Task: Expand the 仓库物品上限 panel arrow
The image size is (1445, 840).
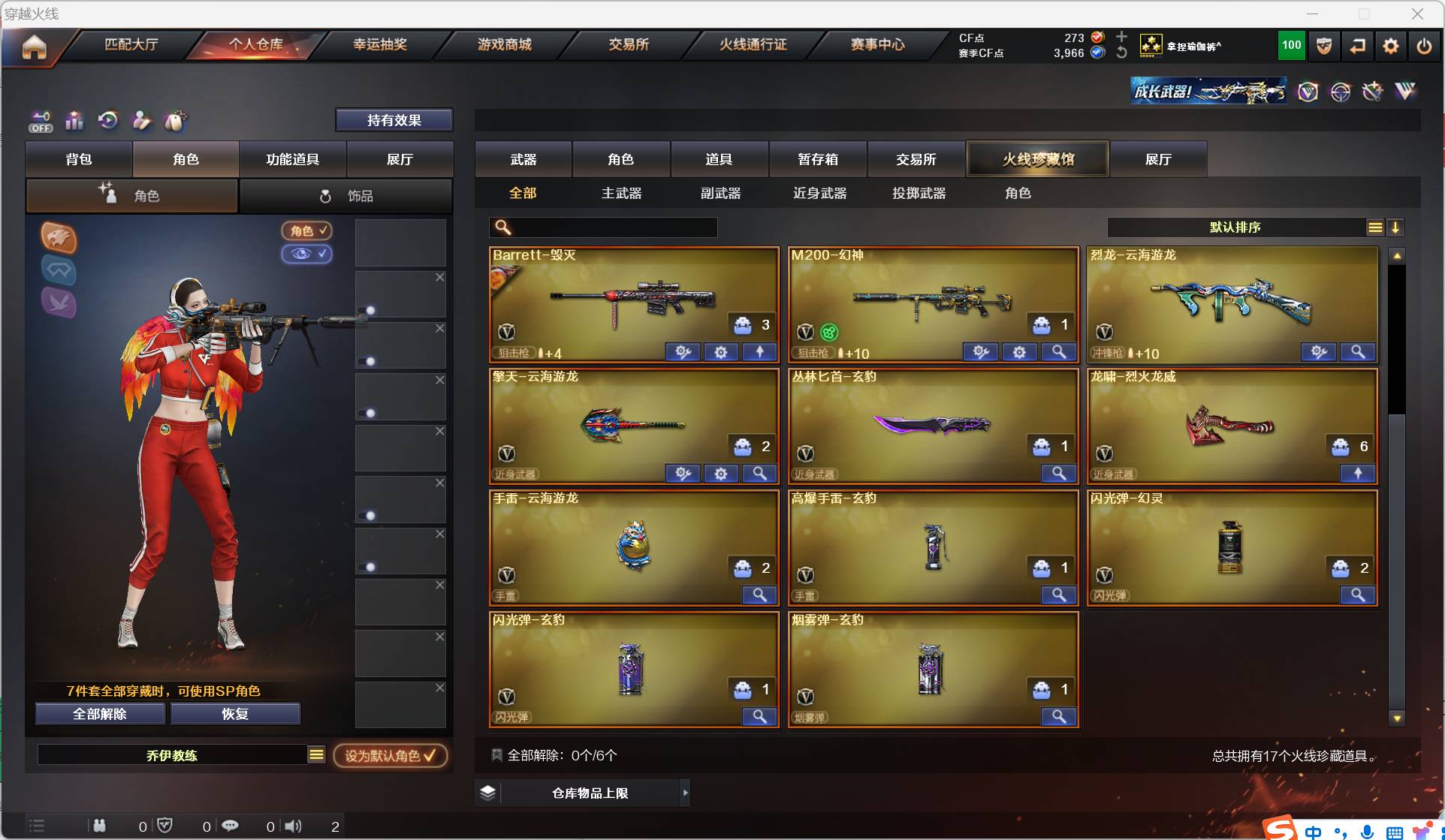Action: [684, 793]
